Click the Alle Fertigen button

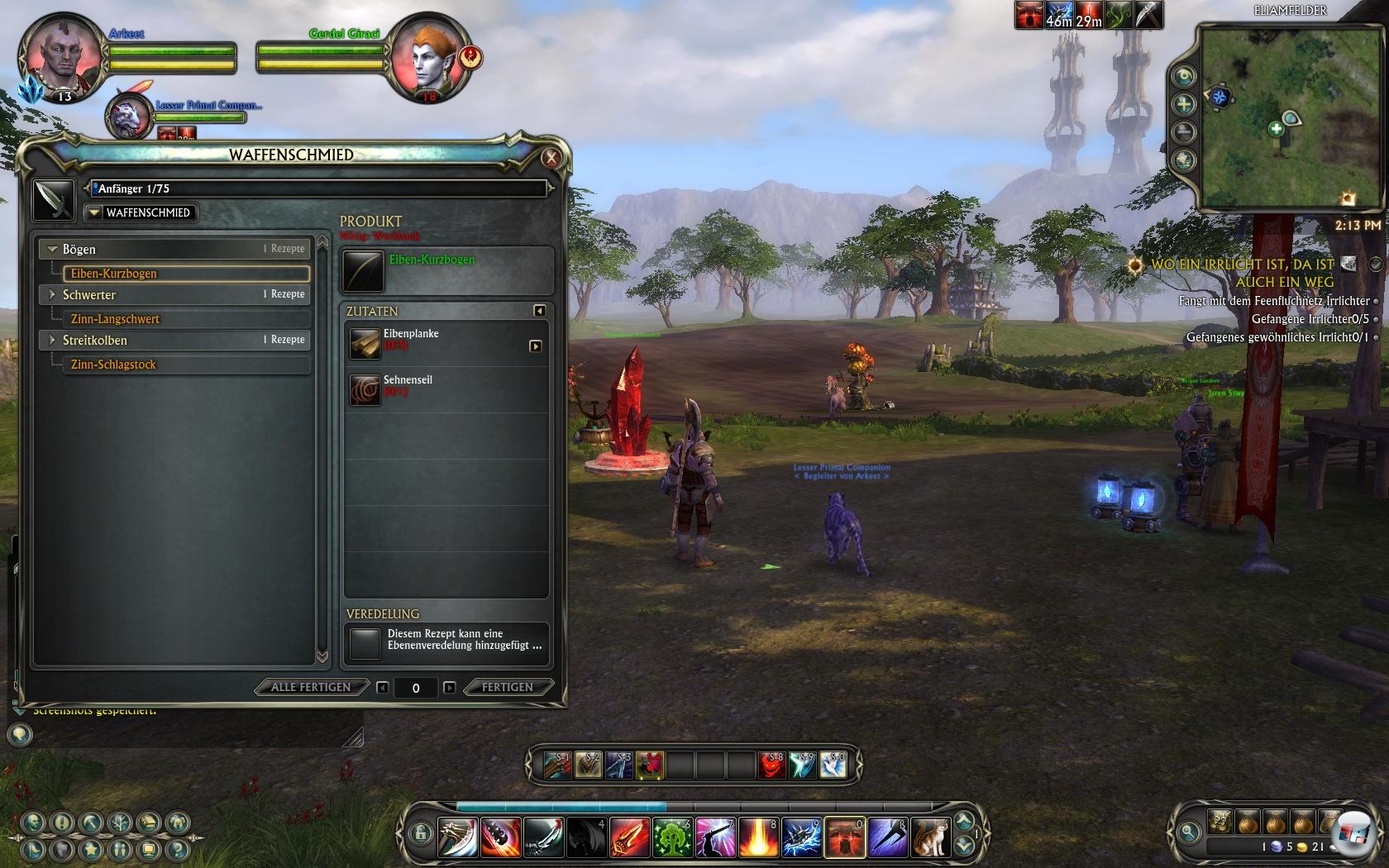click(311, 687)
